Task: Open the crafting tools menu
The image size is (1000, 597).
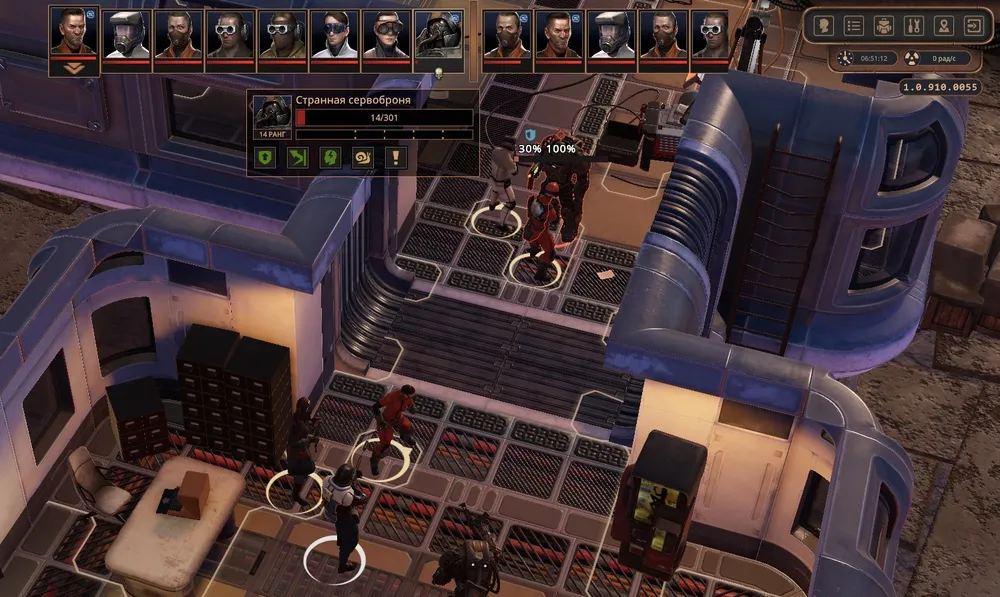Action: pyautogui.click(x=913, y=26)
